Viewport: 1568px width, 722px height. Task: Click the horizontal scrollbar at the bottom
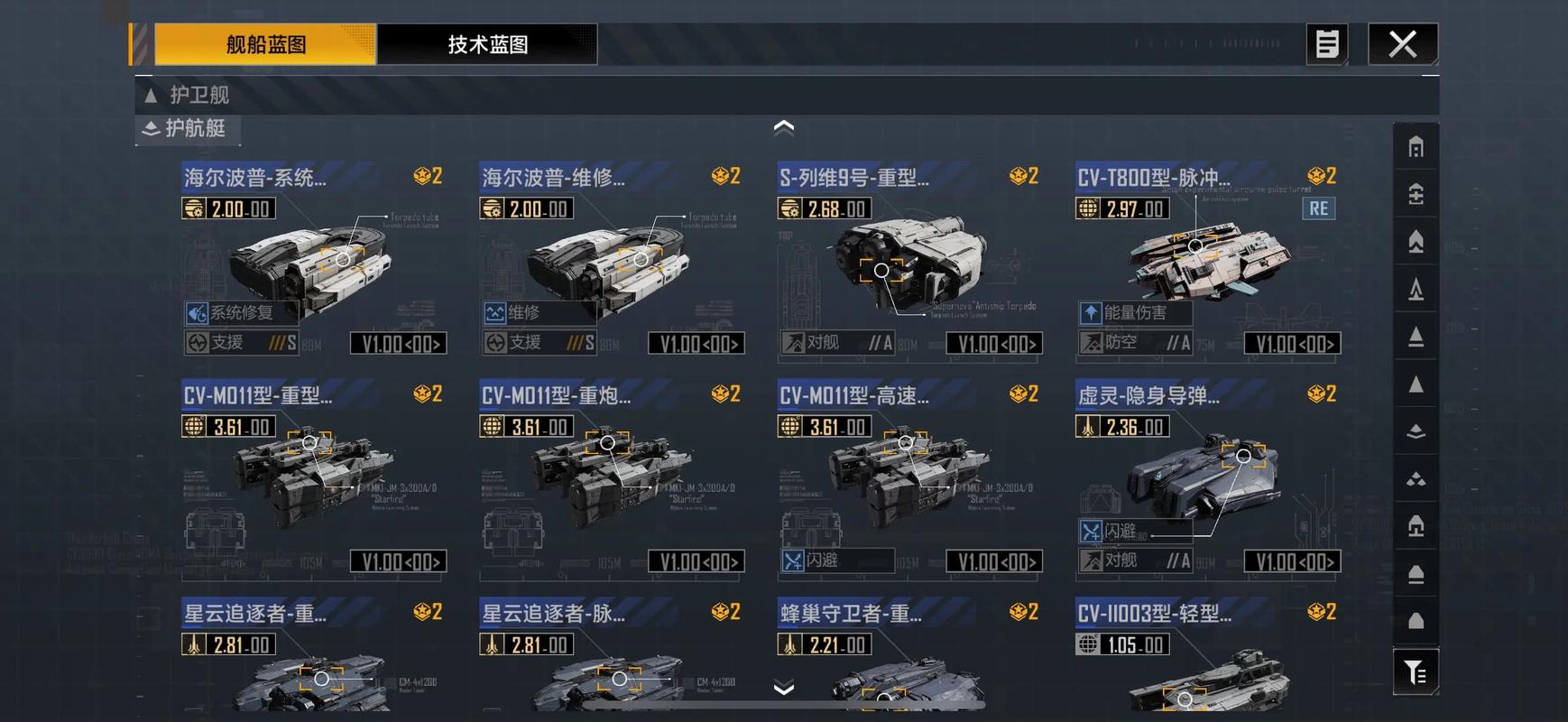pos(784,705)
